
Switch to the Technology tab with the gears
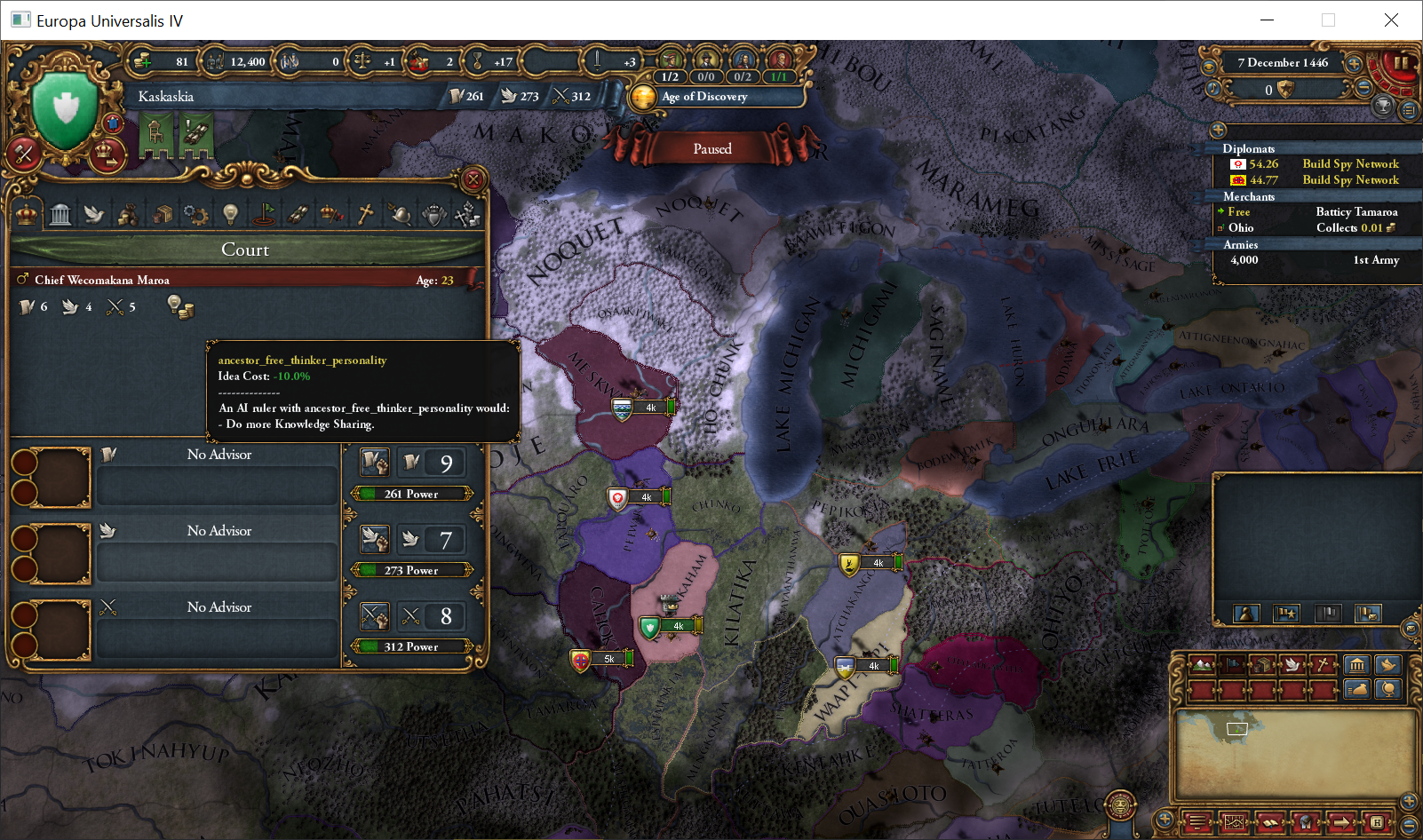pos(195,214)
